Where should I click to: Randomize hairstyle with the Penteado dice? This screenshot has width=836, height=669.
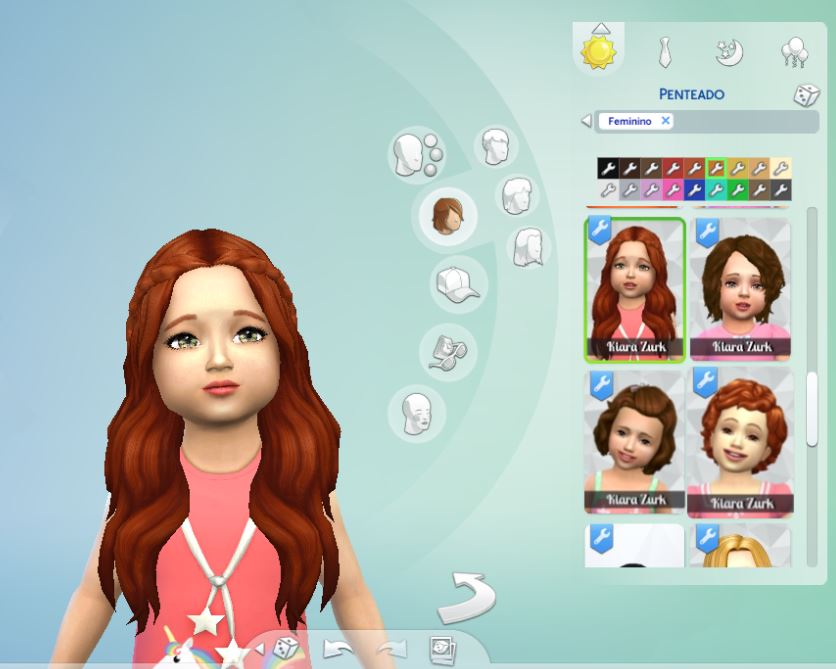[x=806, y=96]
